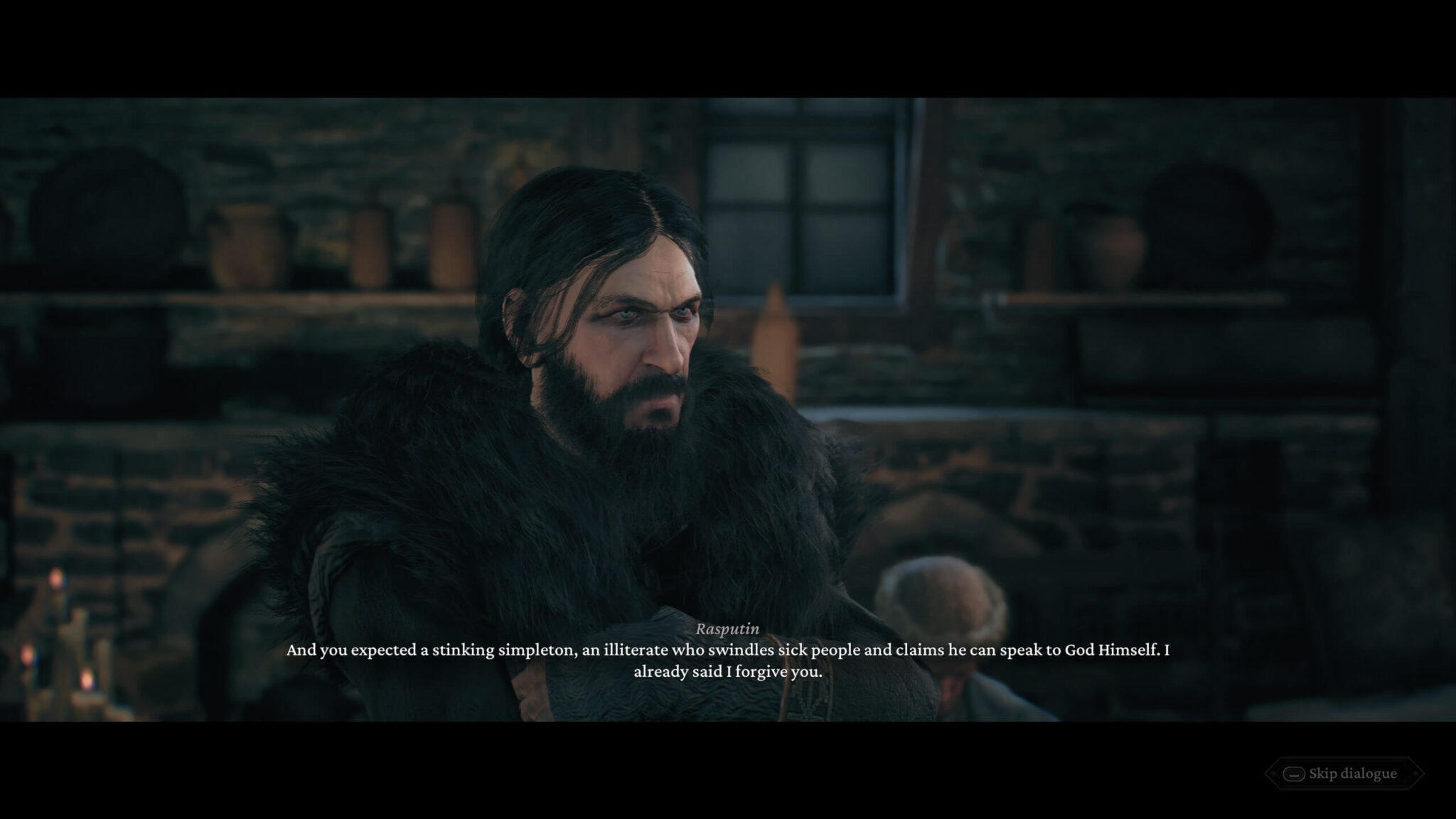Skip the current dialogue

(x=1344, y=773)
